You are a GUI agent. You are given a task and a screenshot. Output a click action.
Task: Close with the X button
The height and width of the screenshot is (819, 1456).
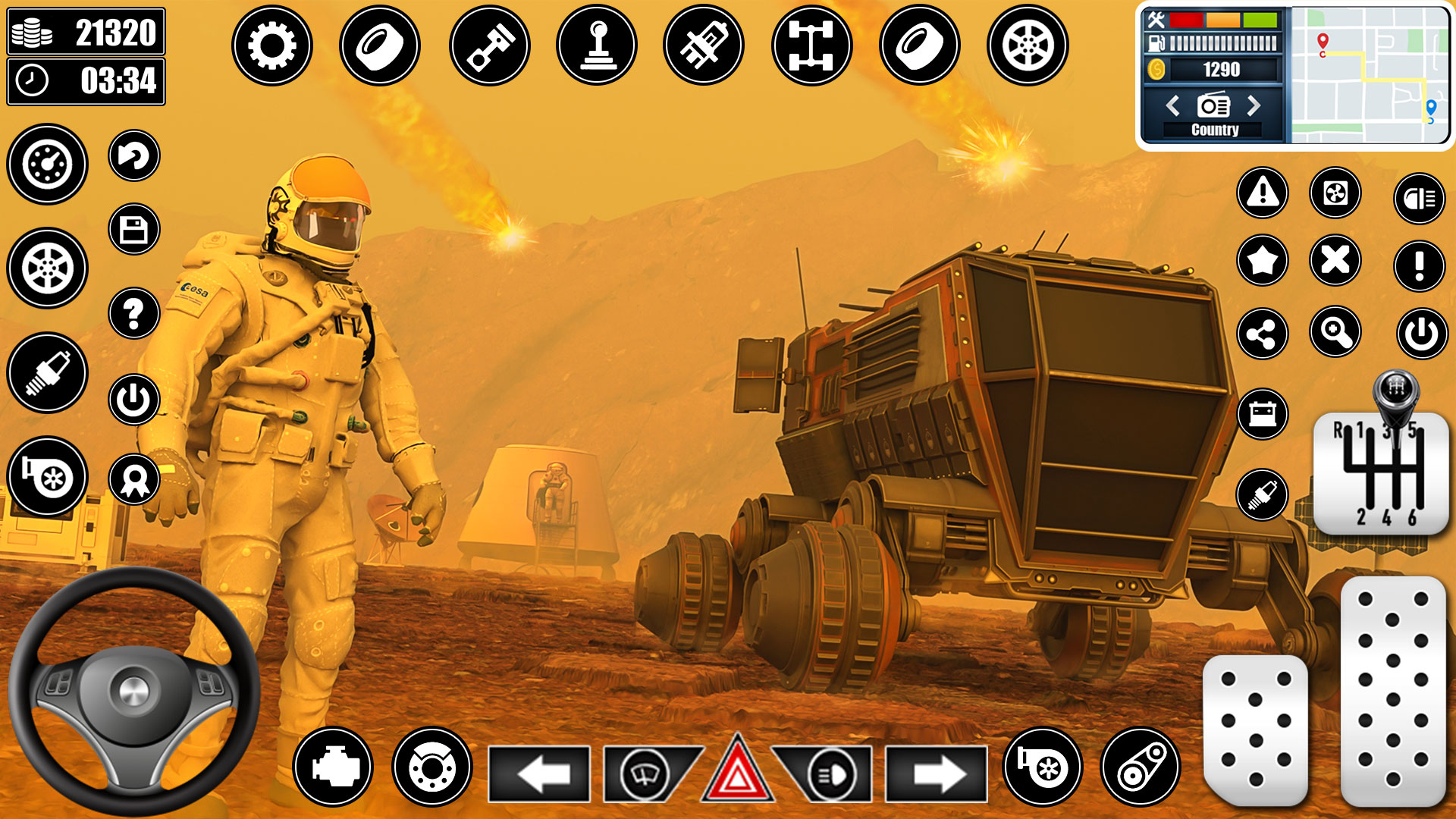click(1335, 260)
